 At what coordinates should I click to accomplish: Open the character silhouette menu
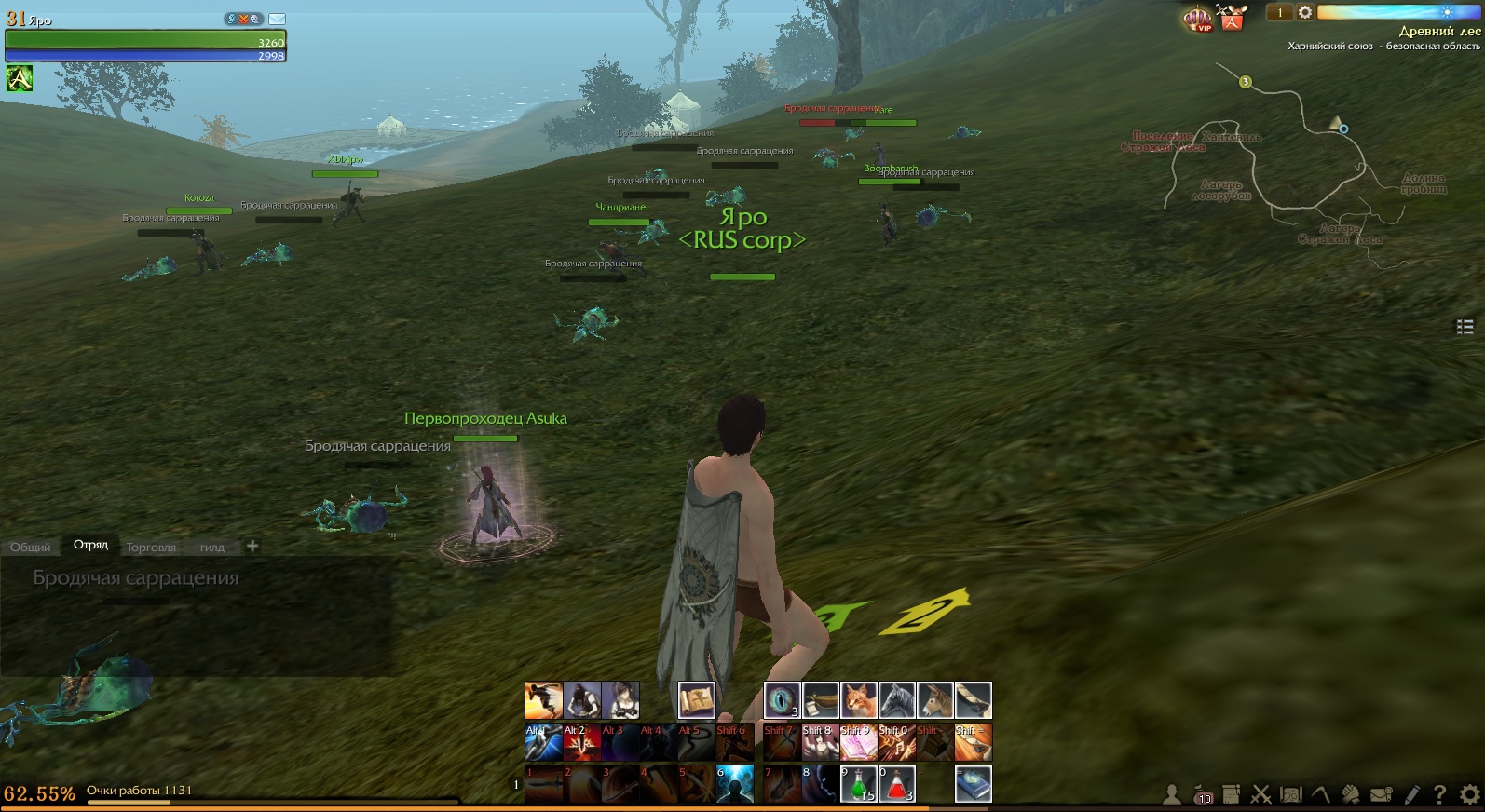[x=1172, y=794]
